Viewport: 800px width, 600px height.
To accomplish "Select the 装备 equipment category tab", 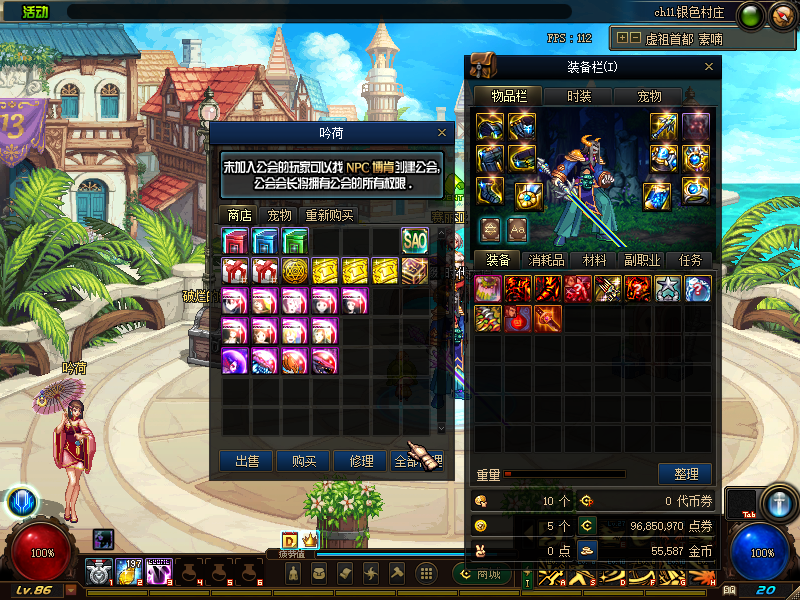I will click(x=497, y=260).
